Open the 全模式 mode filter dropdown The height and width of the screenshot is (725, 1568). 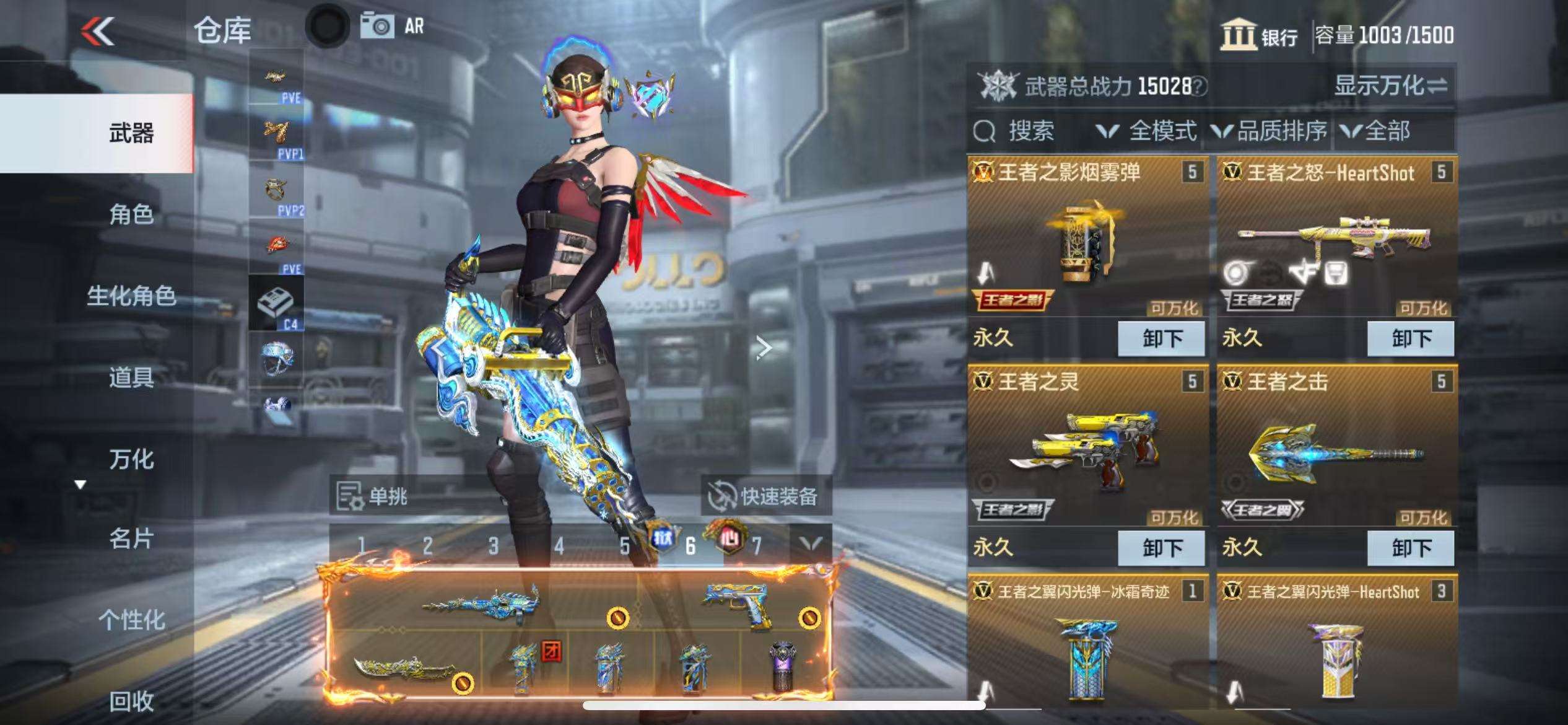1147,131
